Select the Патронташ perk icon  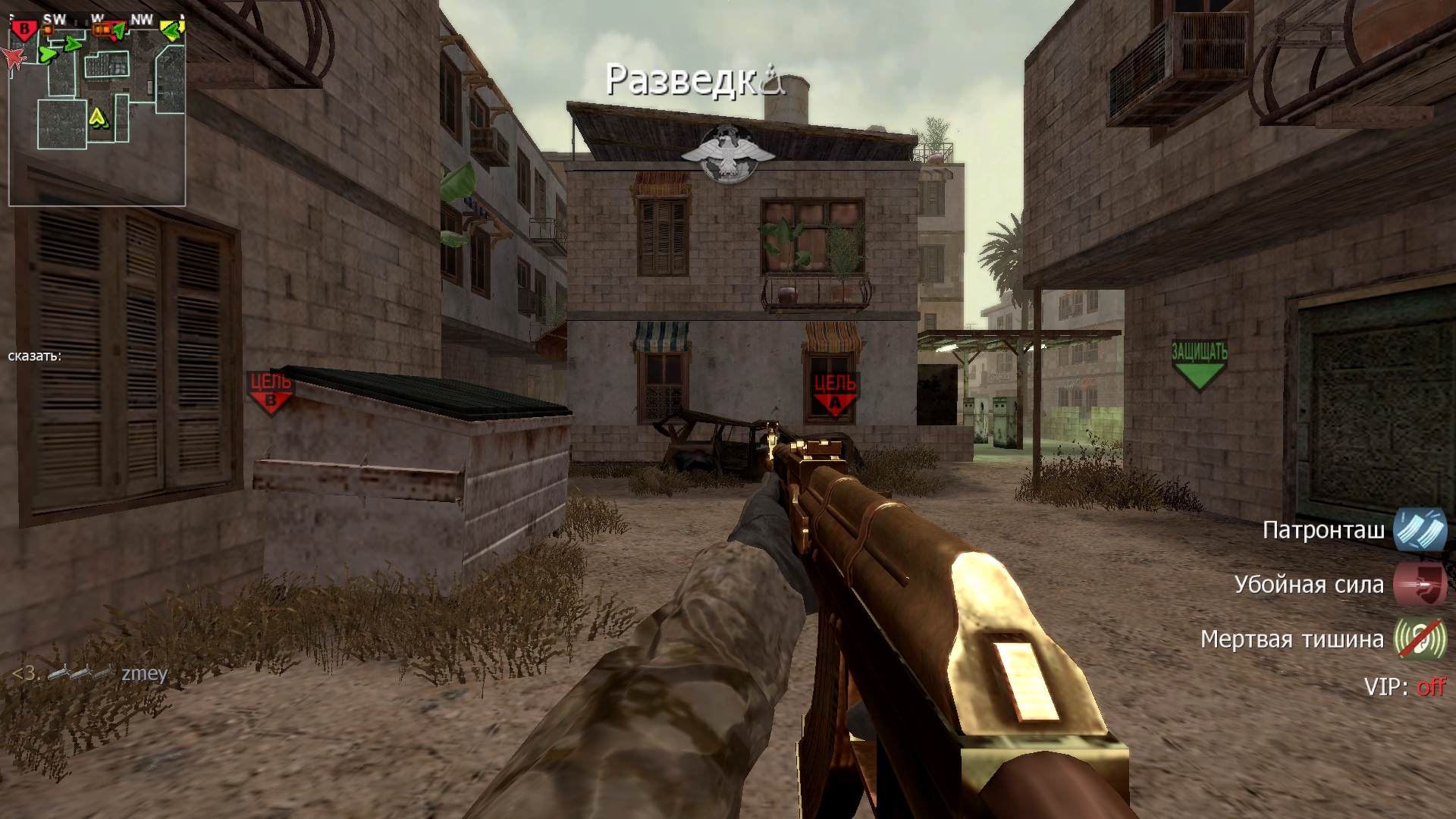click(1420, 529)
